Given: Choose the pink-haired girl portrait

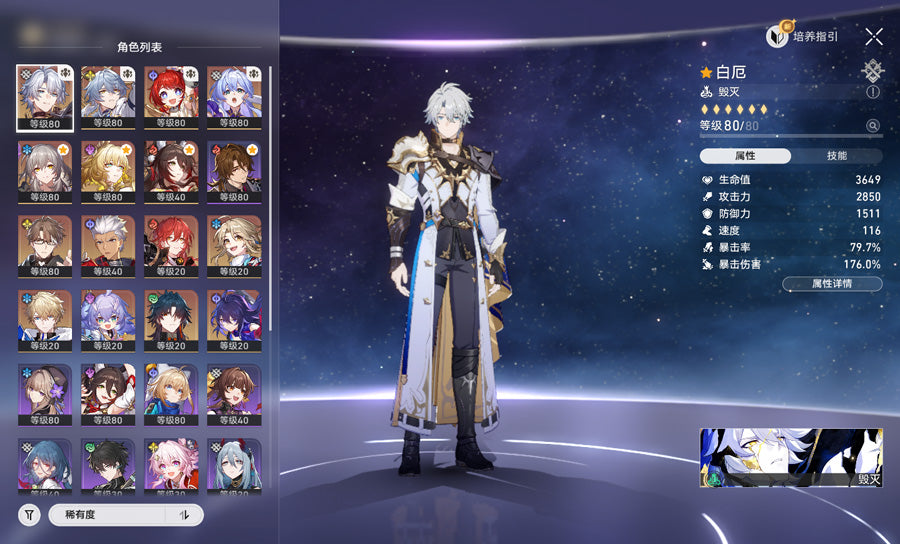Looking at the screenshot, I should [x=170, y=466].
